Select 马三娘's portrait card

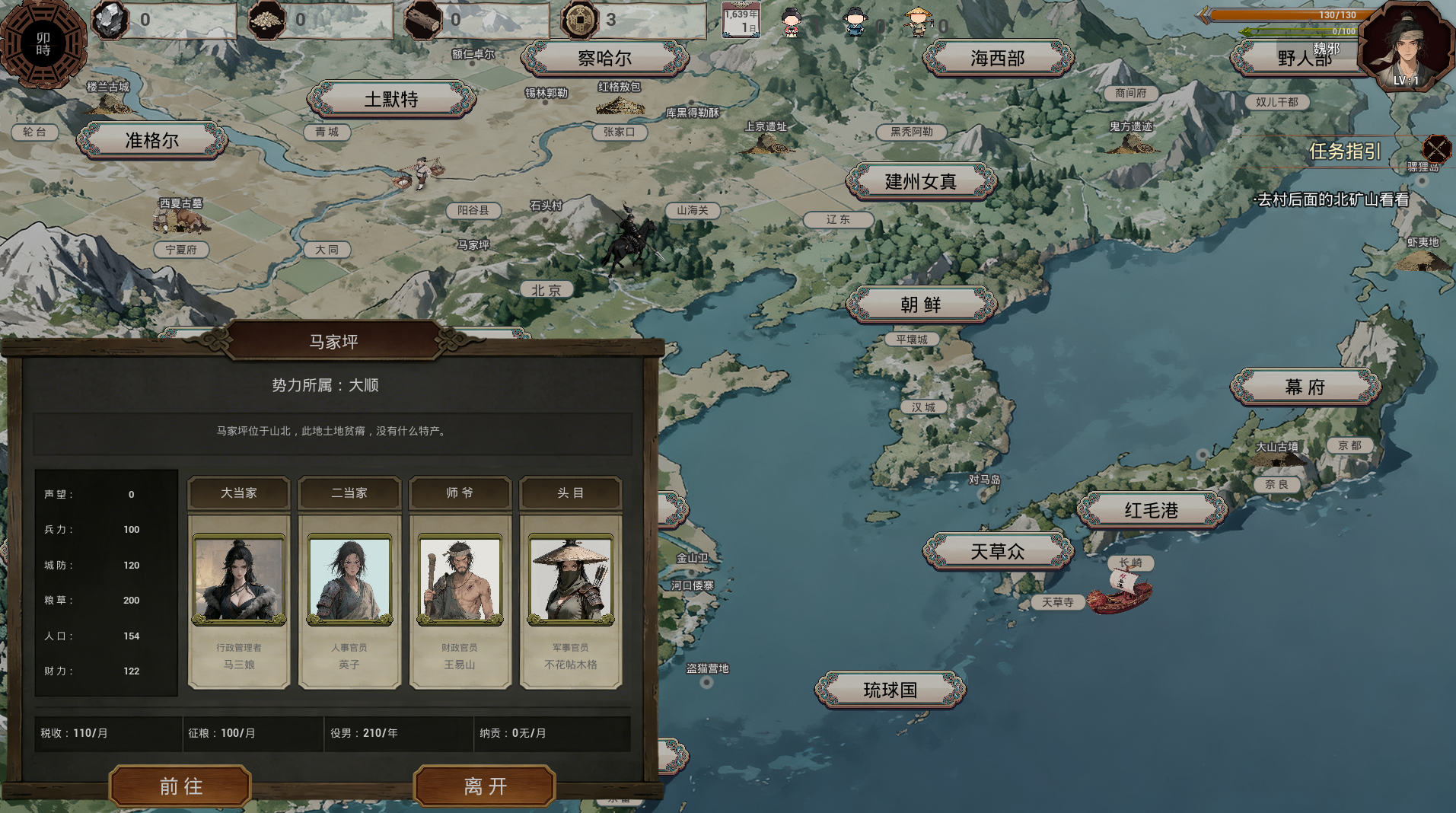(239, 580)
